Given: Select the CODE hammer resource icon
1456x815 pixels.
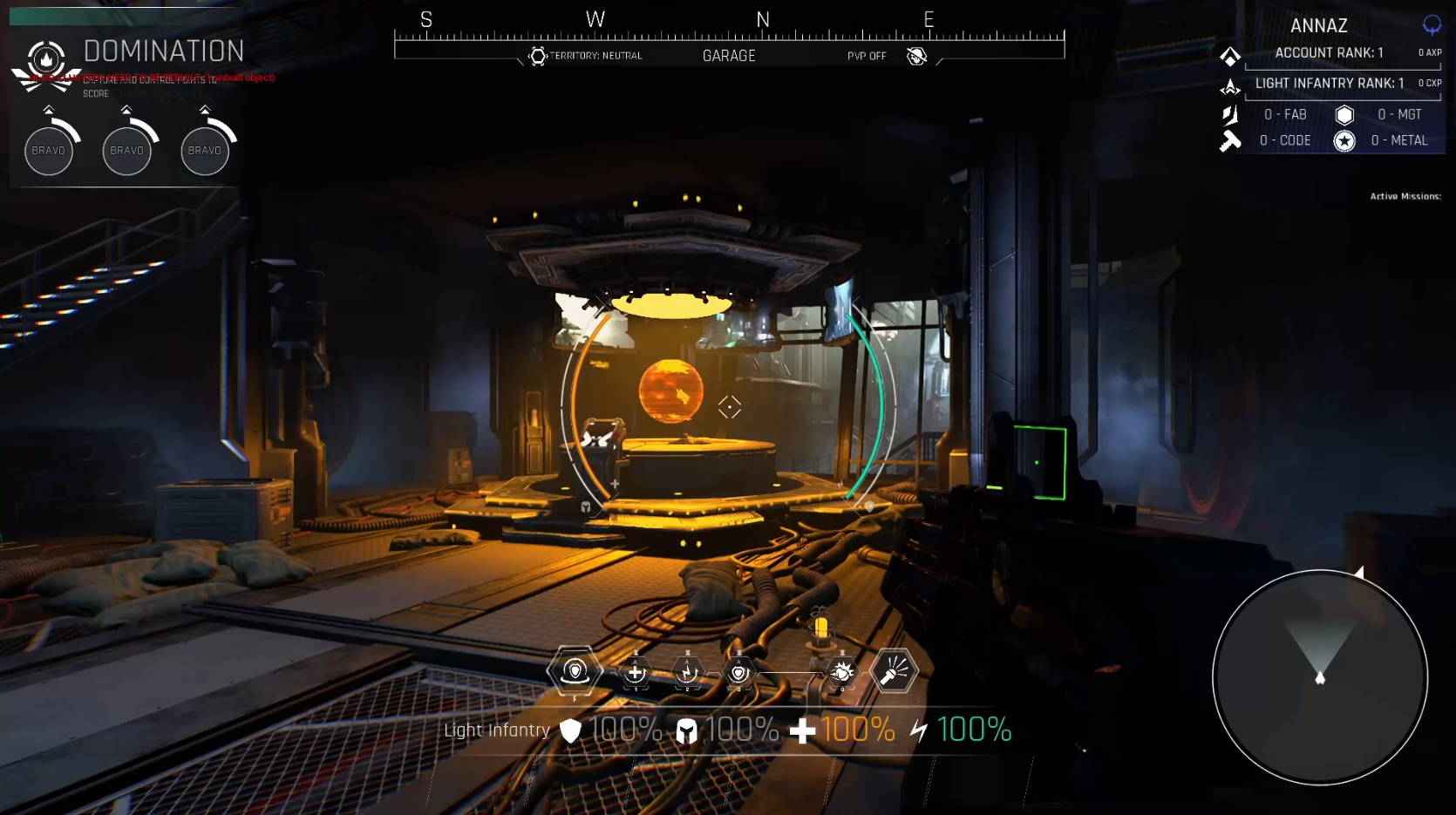Looking at the screenshot, I should click(1230, 140).
